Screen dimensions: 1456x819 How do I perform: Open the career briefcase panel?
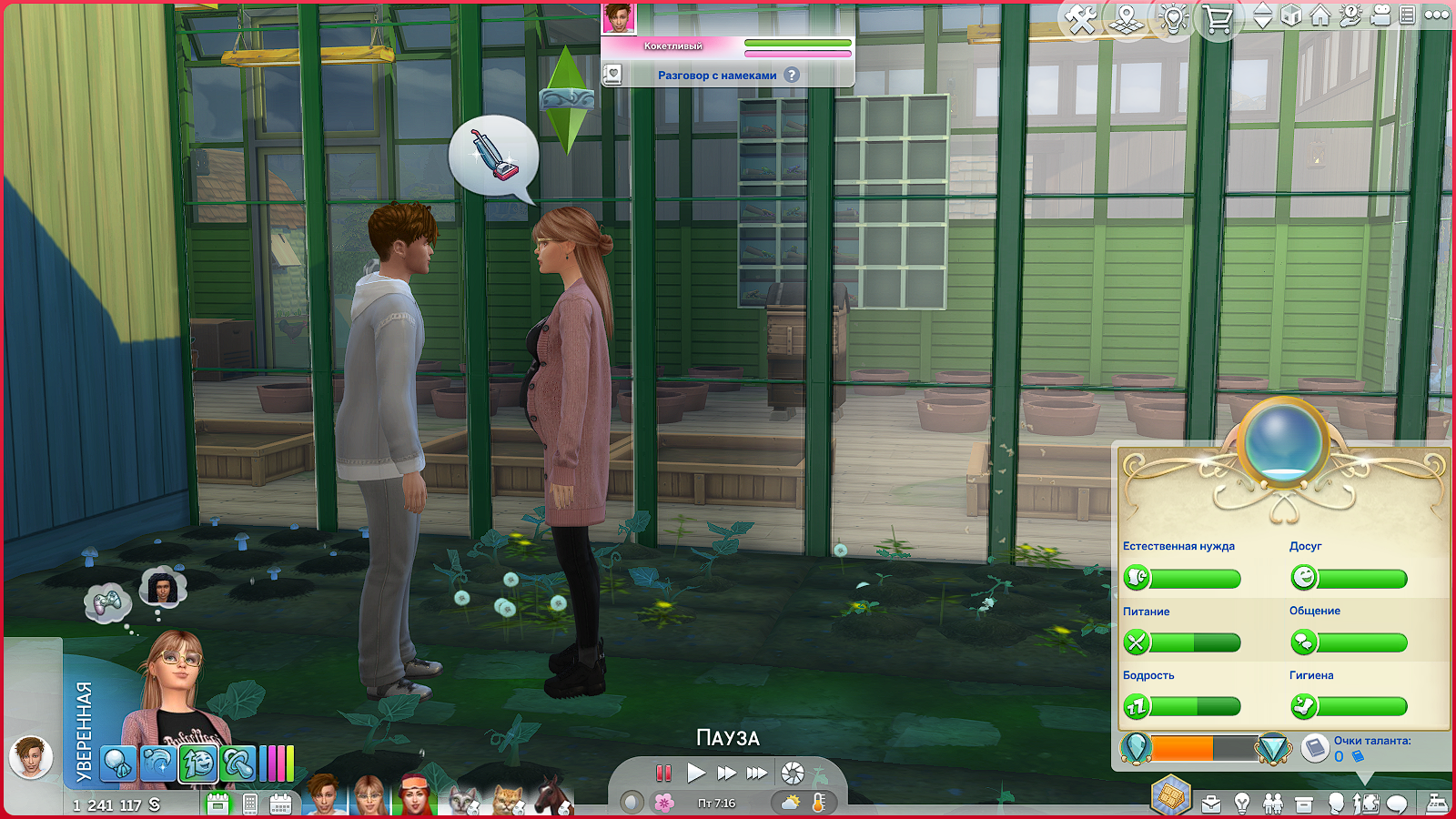(1211, 804)
